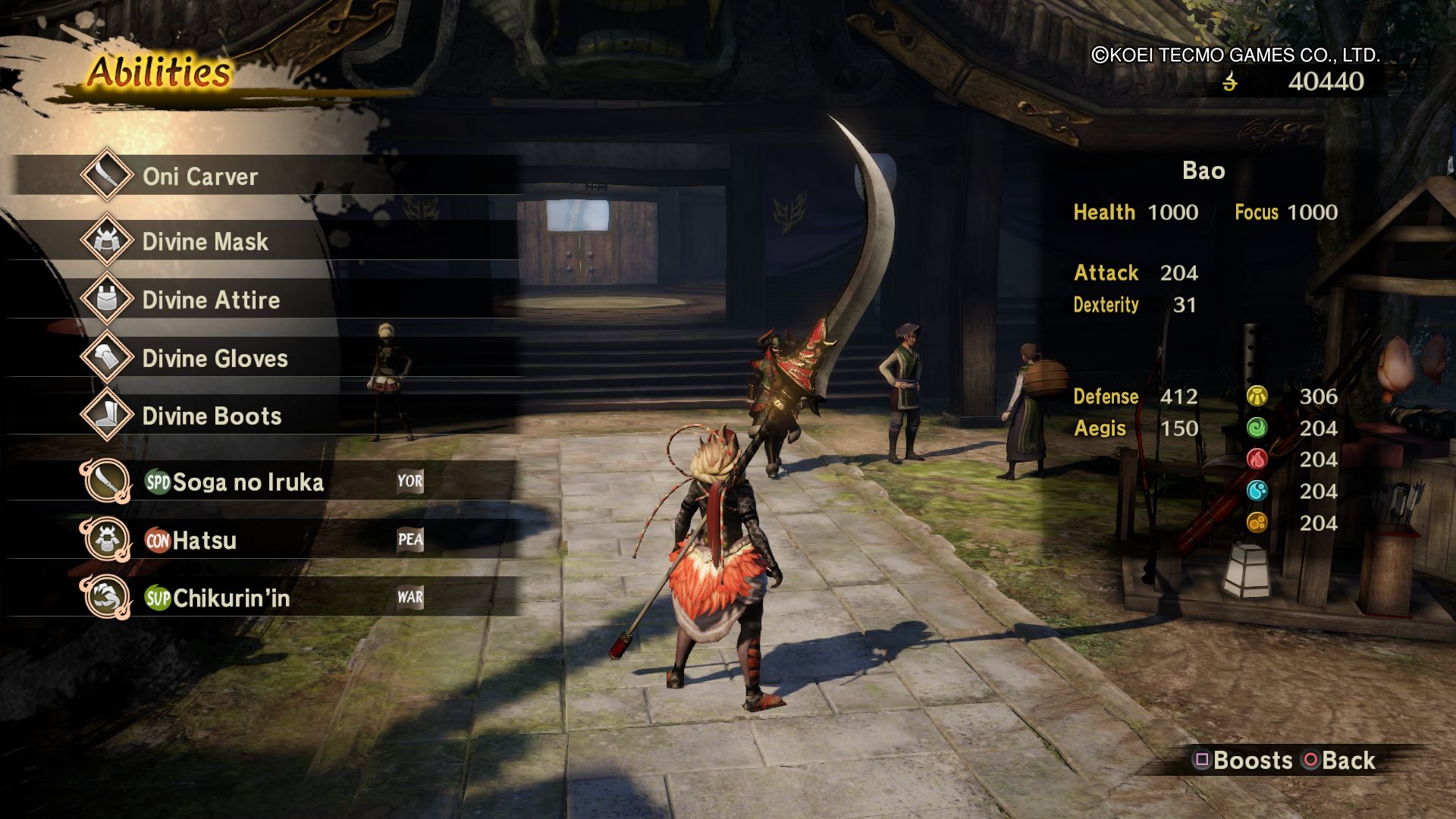Image resolution: width=1456 pixels, height=819 pixels.
Task: Go Back from the Abilities screen
Action: [1339, 761]
